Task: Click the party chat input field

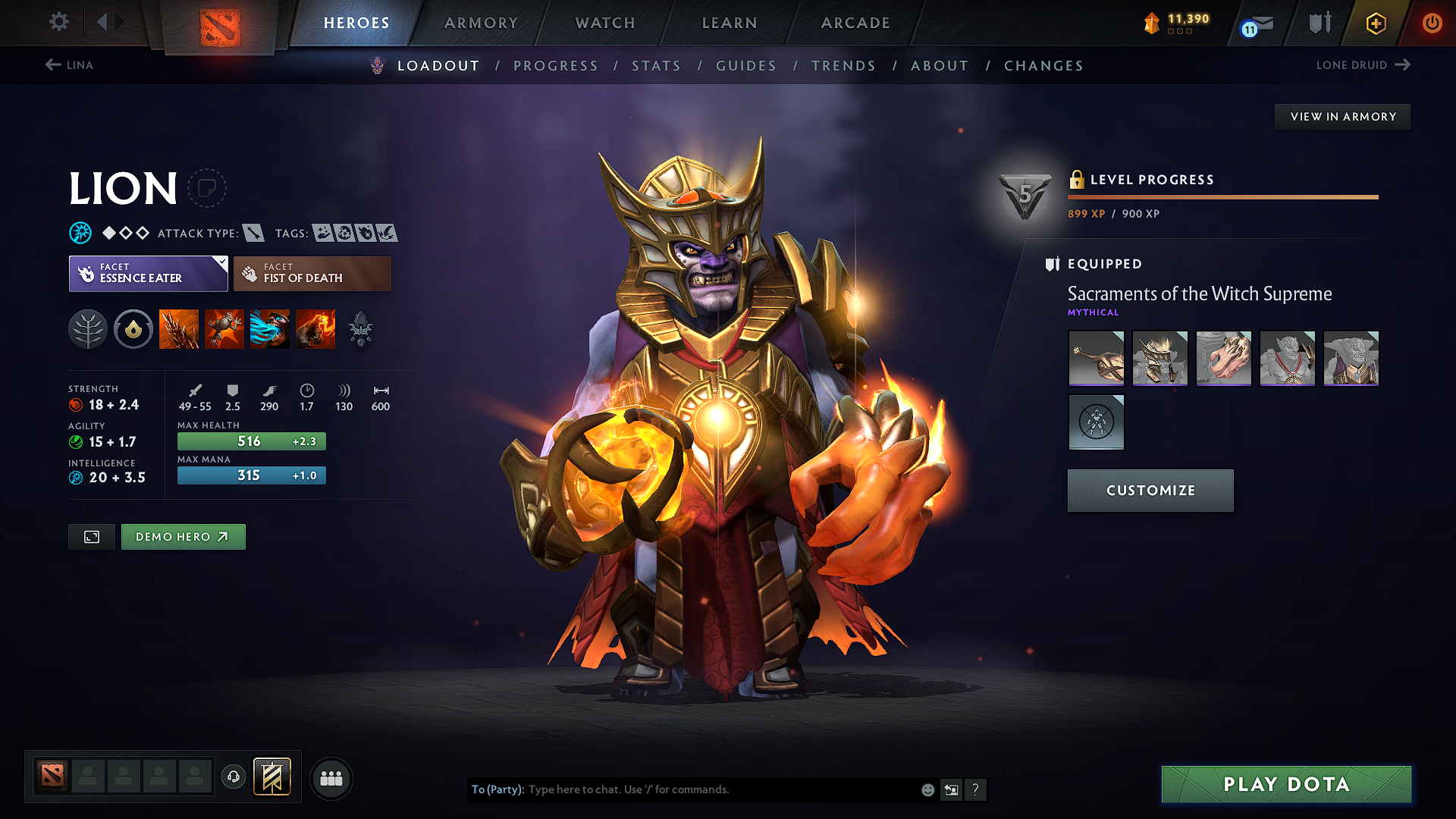Action: coord(720,789)
